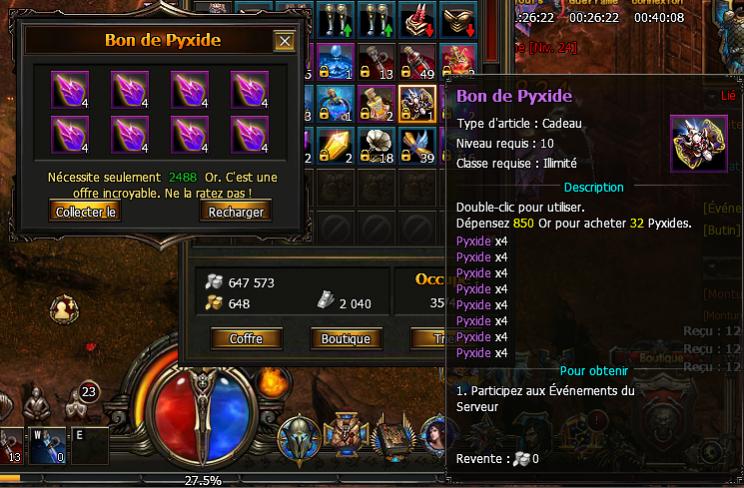Click the add friend icon
744x488 pixels.
(65, 308)
